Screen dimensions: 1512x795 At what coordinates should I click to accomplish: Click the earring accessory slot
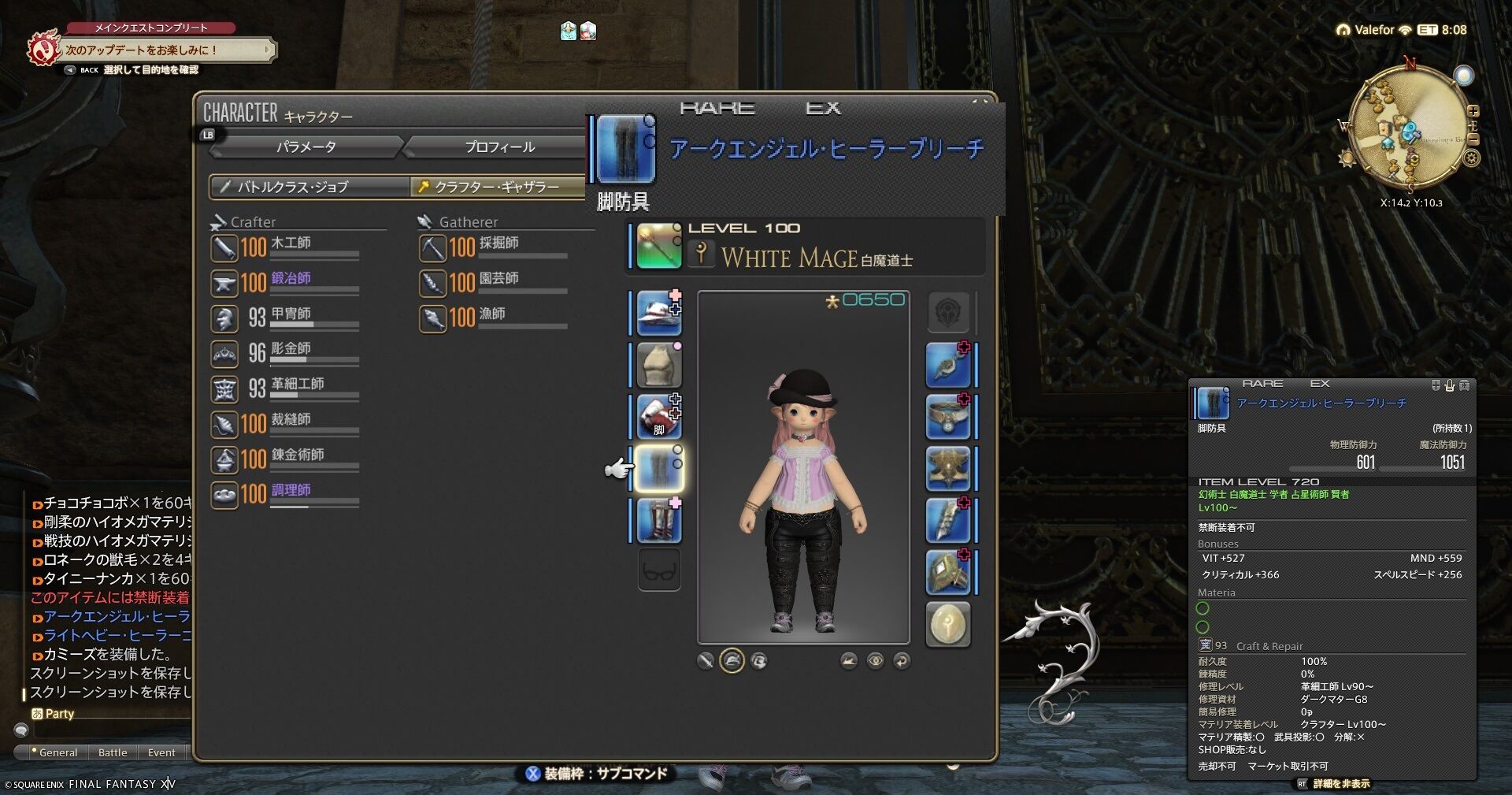[947, 365]
